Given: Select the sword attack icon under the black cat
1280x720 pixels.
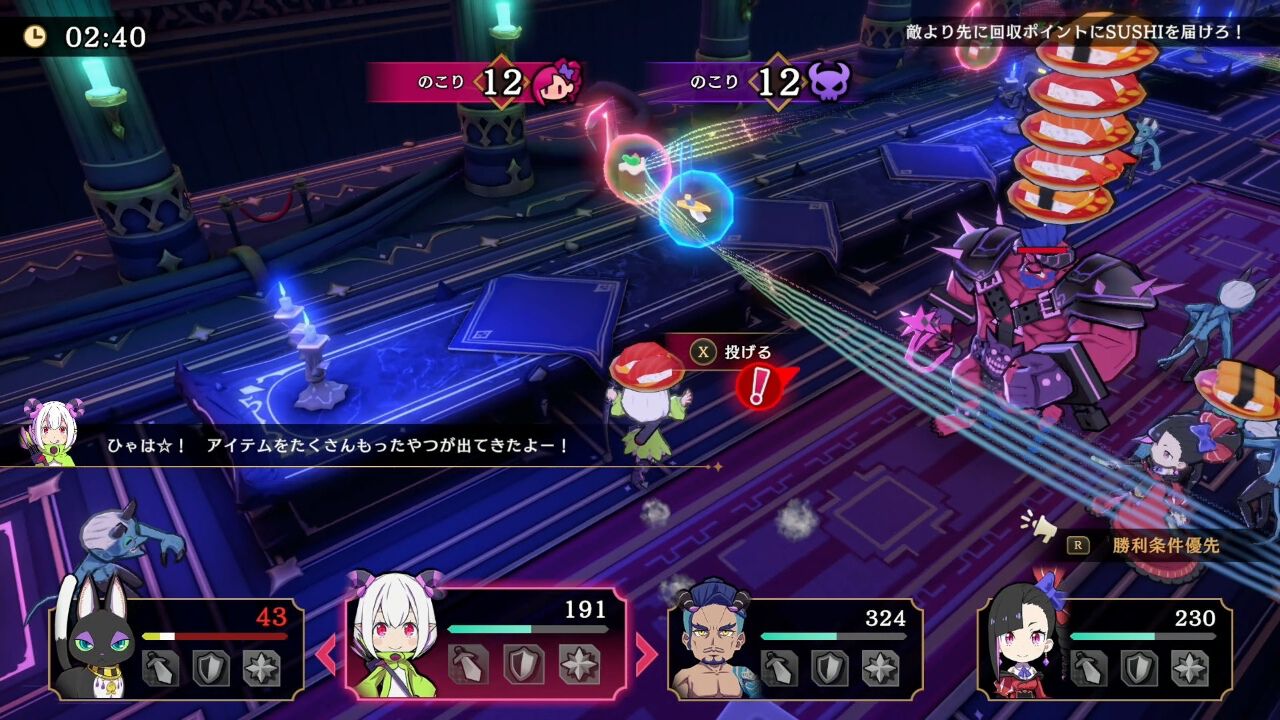Looking at the screenshot, I should [x=160, y=670].
